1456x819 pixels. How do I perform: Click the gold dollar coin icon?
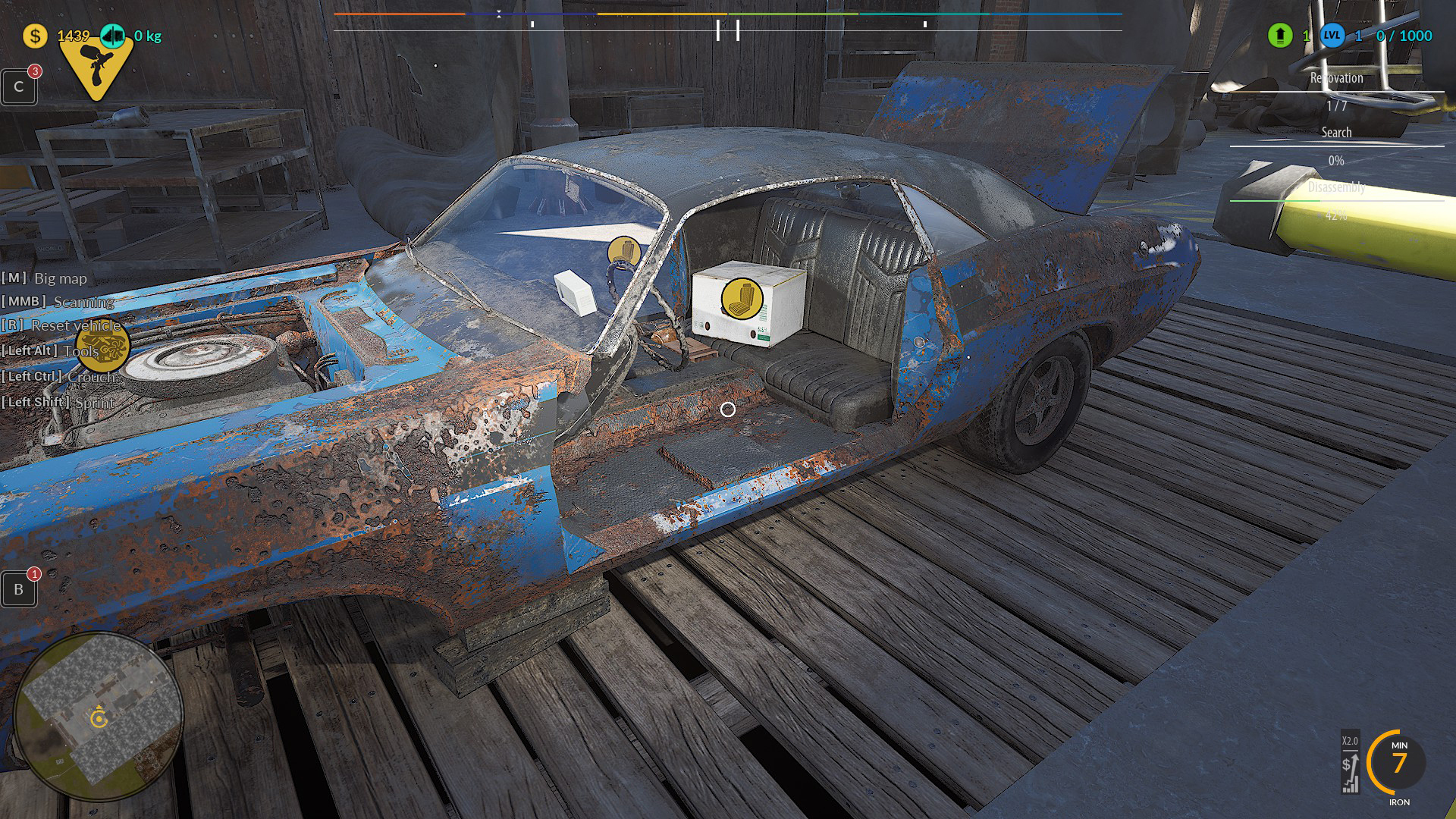(x=35, y=36)
